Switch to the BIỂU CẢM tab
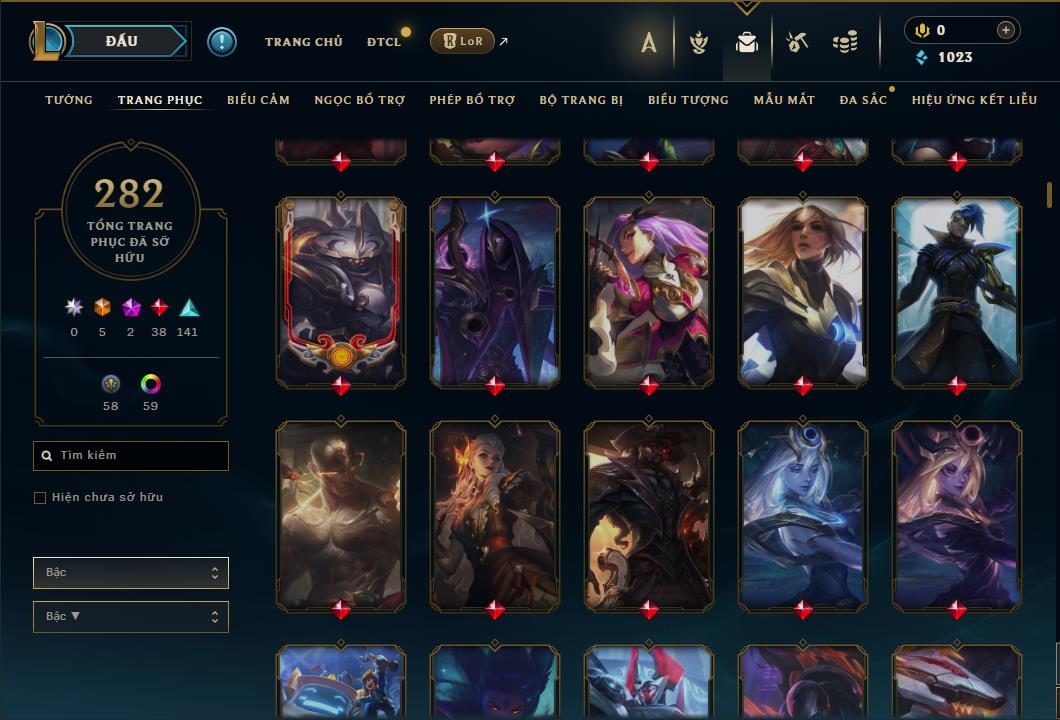1060x720 pixels. pos(258,100)
